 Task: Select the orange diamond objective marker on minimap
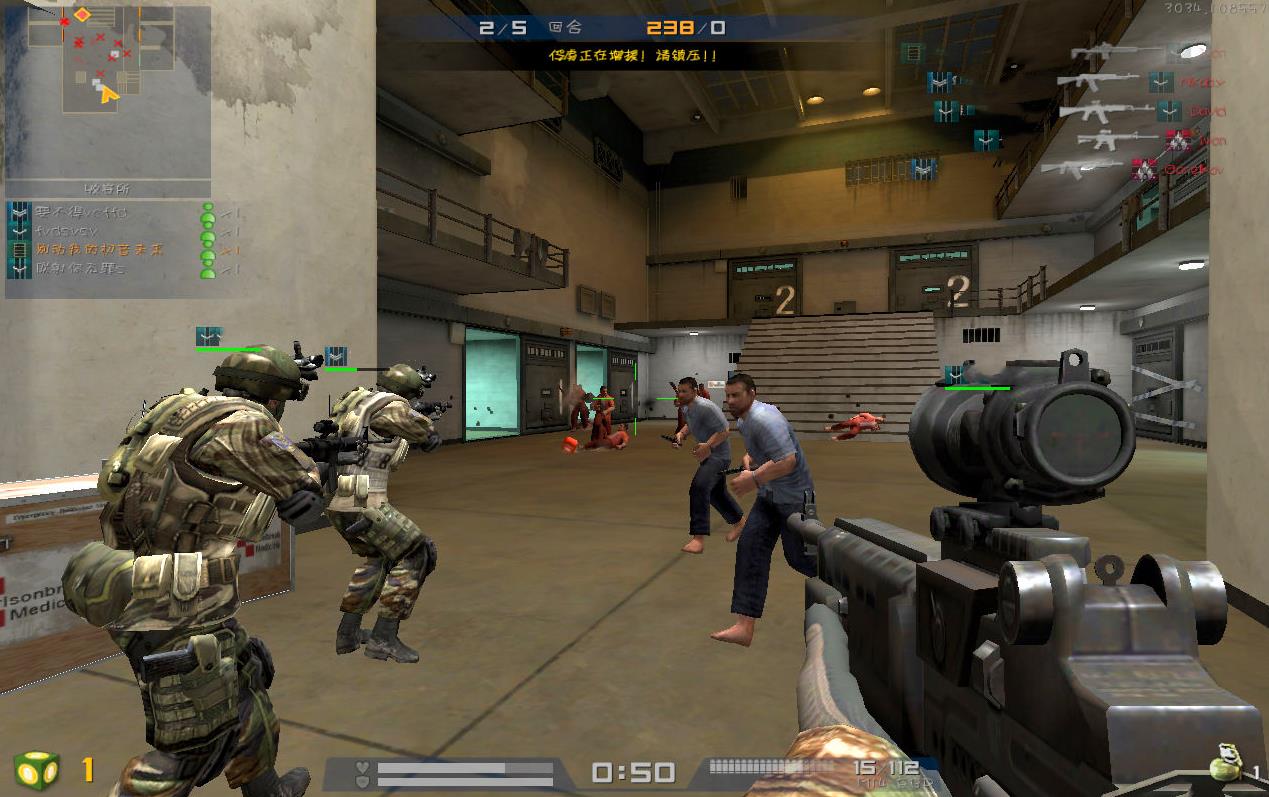[x=82, y=14]
